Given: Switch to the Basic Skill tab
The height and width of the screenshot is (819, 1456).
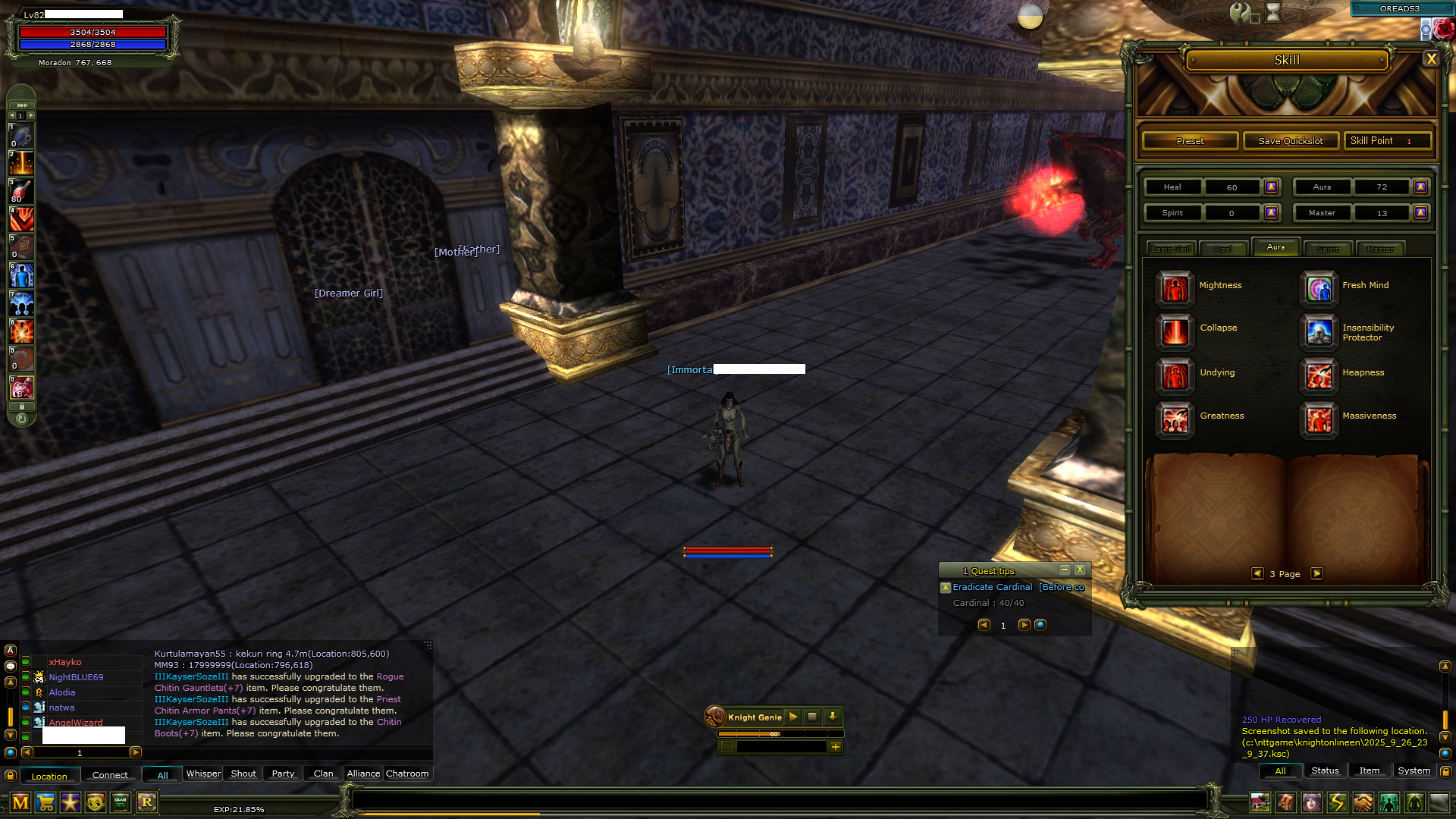Looking at the screenshot, I should [1171, 249].
